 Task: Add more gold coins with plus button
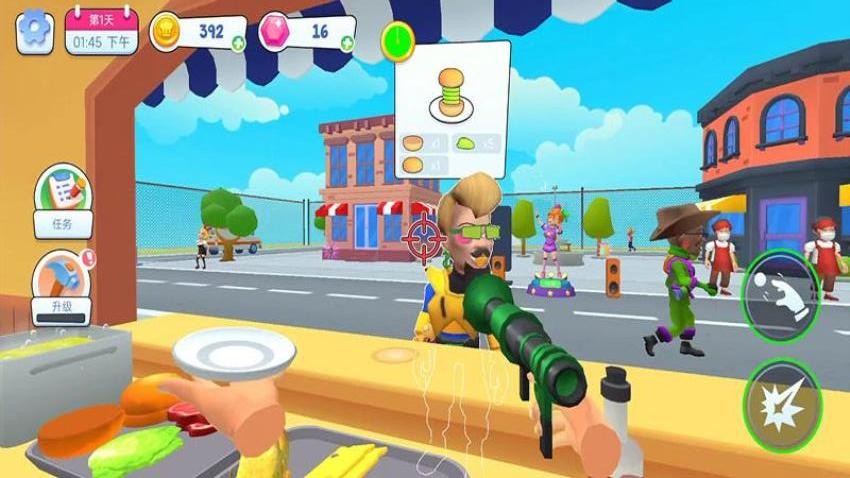(x=237, y=43)
